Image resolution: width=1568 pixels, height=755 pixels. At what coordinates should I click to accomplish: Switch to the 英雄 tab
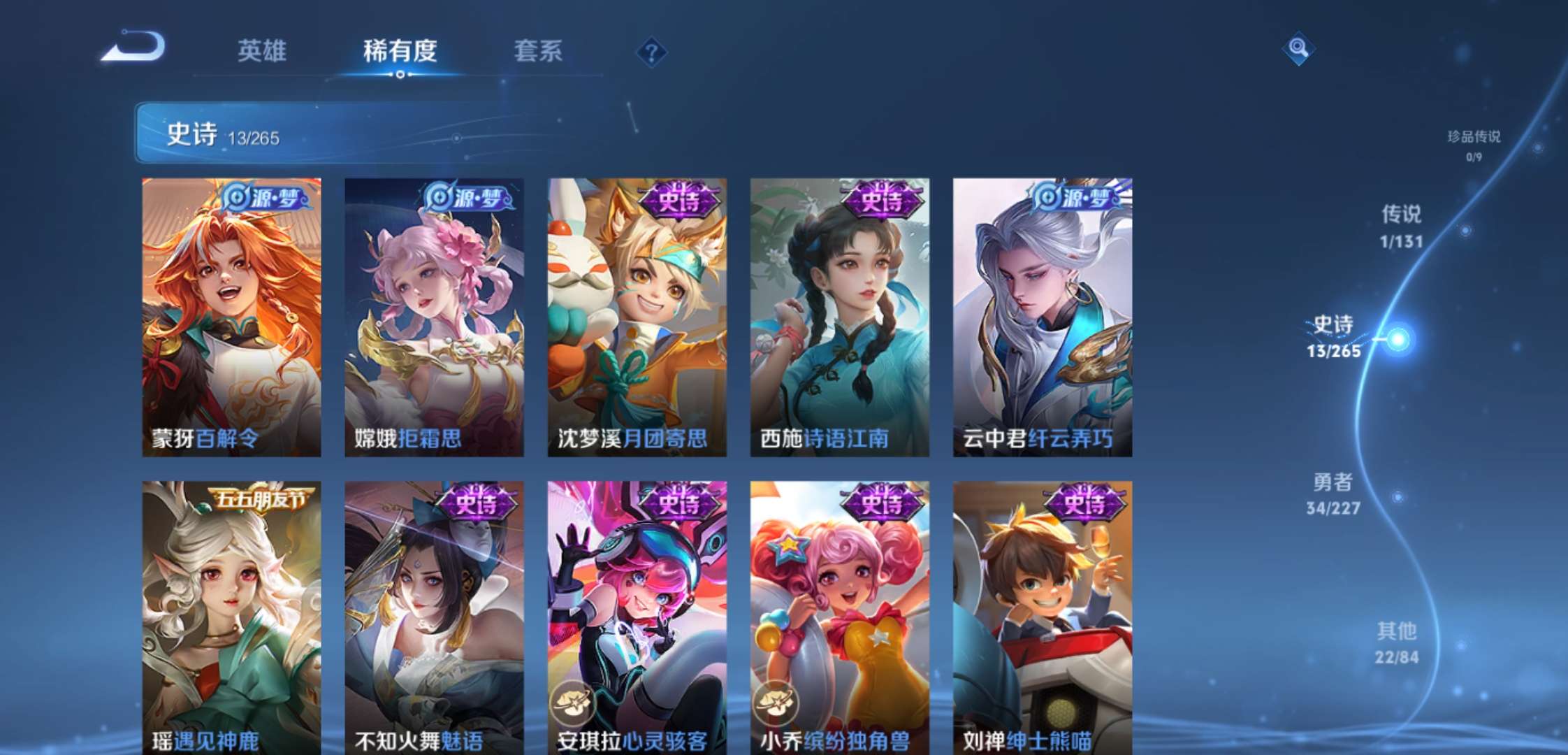coord(264,50)
